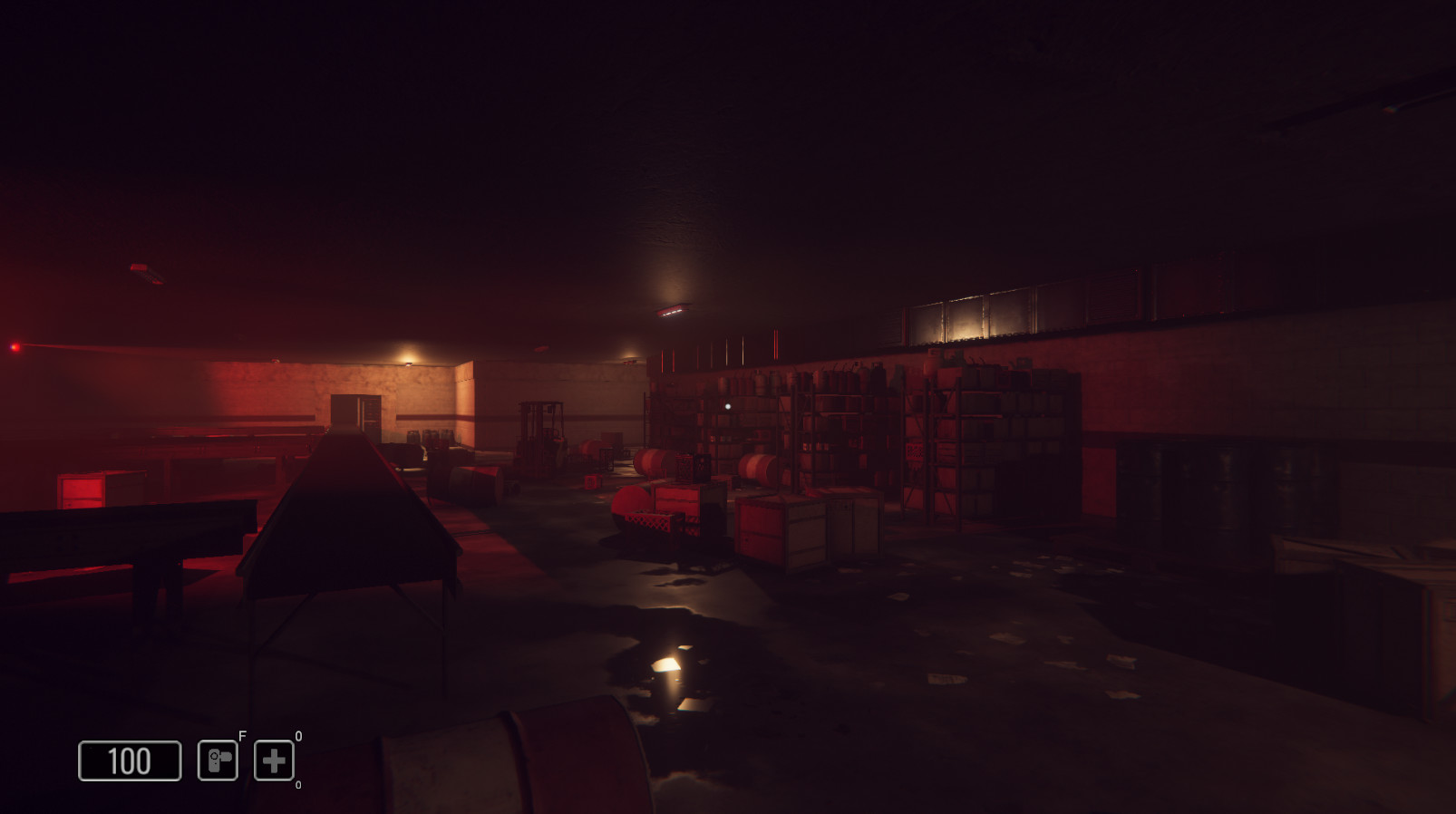This screenshot has height=814, width=1456.
Task: Click the medkit plus icon
Action: (x=275, y=760)
